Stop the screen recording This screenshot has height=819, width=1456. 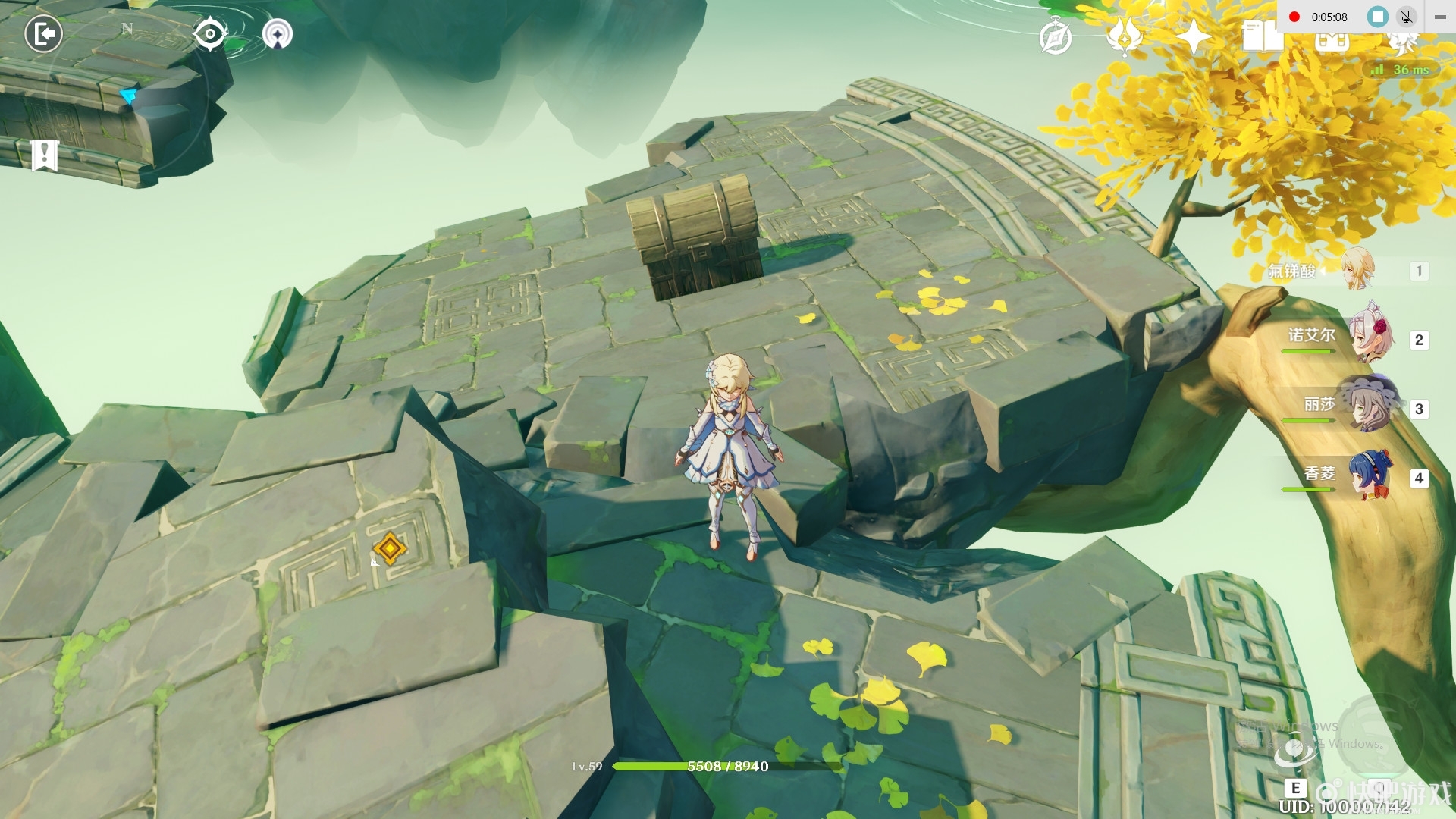click(x=1377, y=17)
